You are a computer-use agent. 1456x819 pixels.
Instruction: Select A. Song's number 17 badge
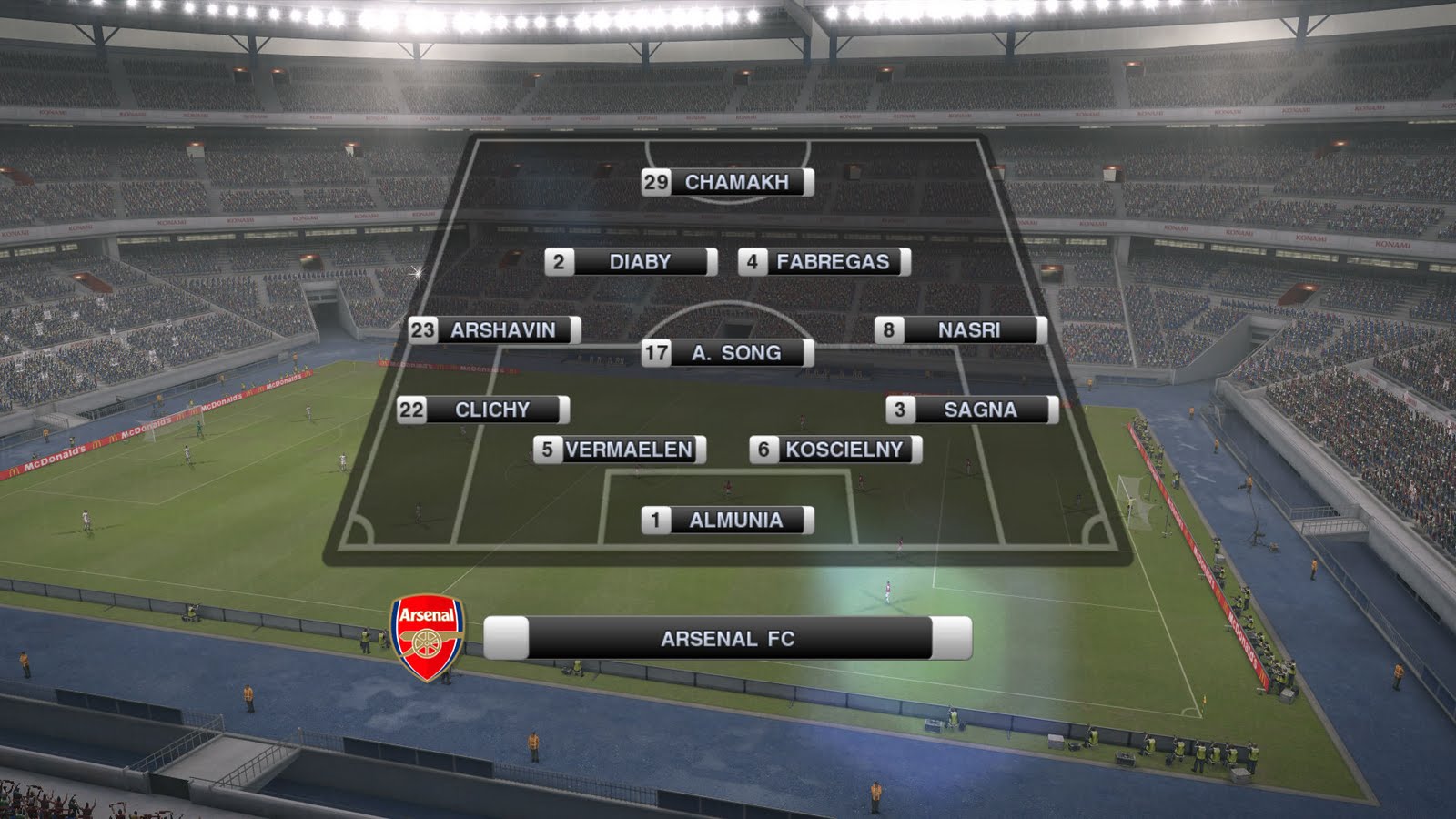(657, 354)
